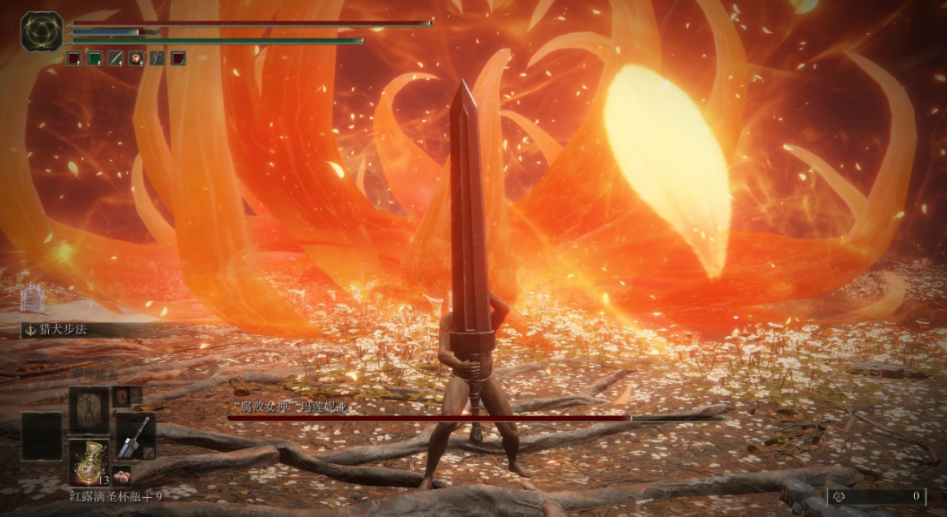The width and height of the screenshot is (947, 517).
Task: Click the sword attack buff icon
Action: point(115,58)
